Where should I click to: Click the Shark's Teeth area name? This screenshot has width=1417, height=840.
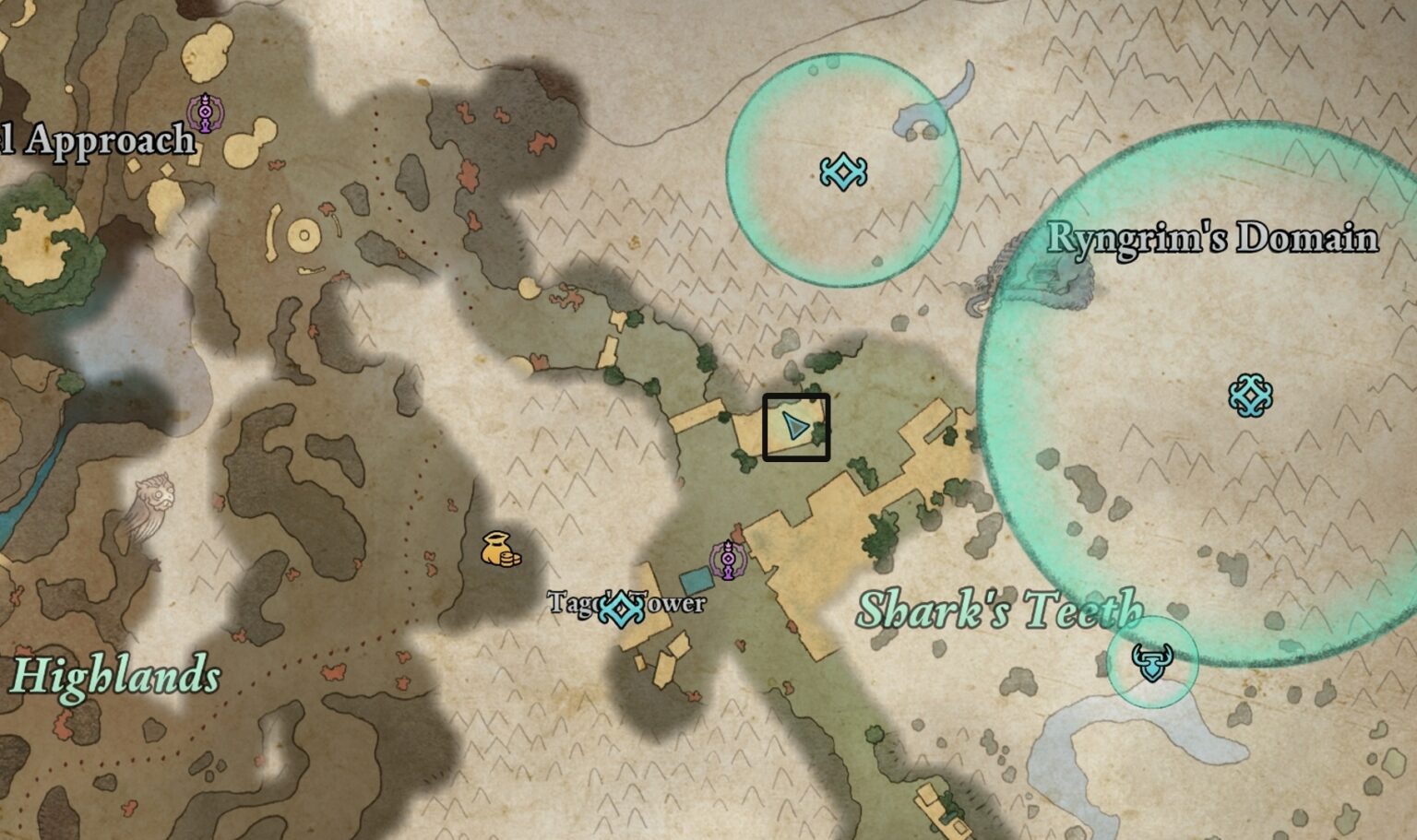[x=1001, y=609]
